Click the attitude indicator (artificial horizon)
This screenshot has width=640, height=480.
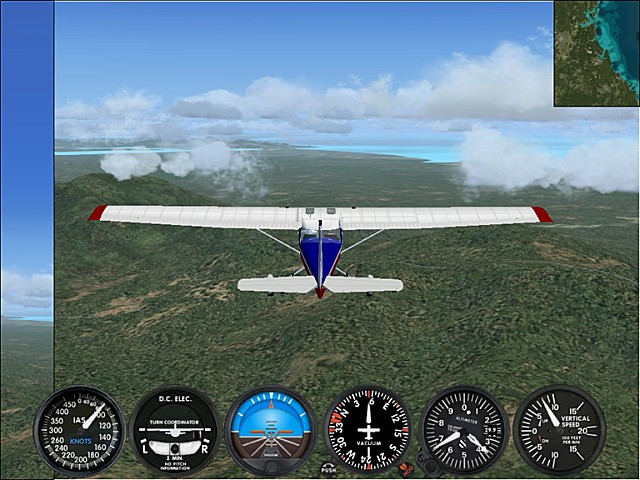(270, 430)
